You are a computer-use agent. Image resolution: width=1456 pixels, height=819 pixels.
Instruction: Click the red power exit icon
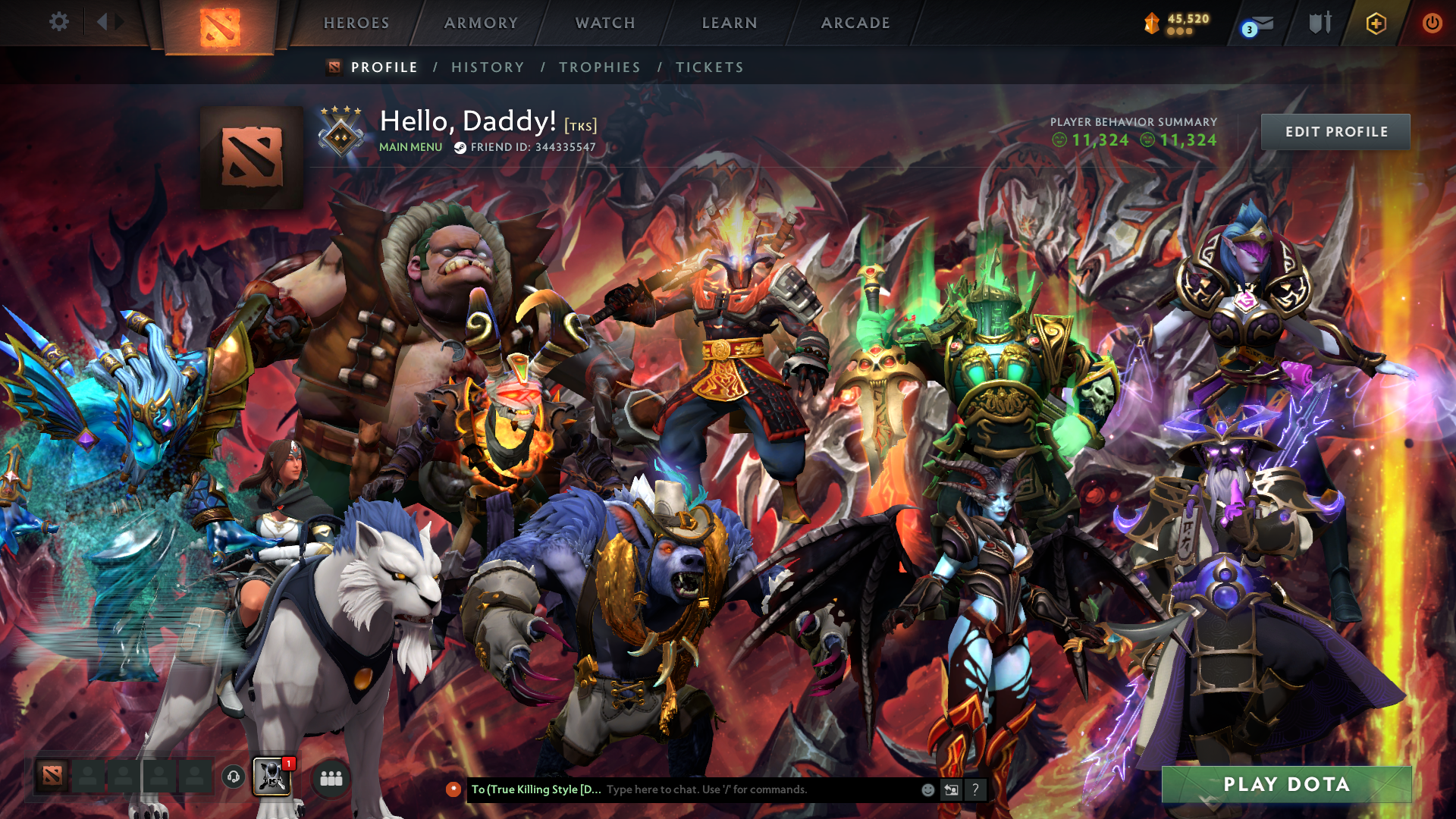1432,23
